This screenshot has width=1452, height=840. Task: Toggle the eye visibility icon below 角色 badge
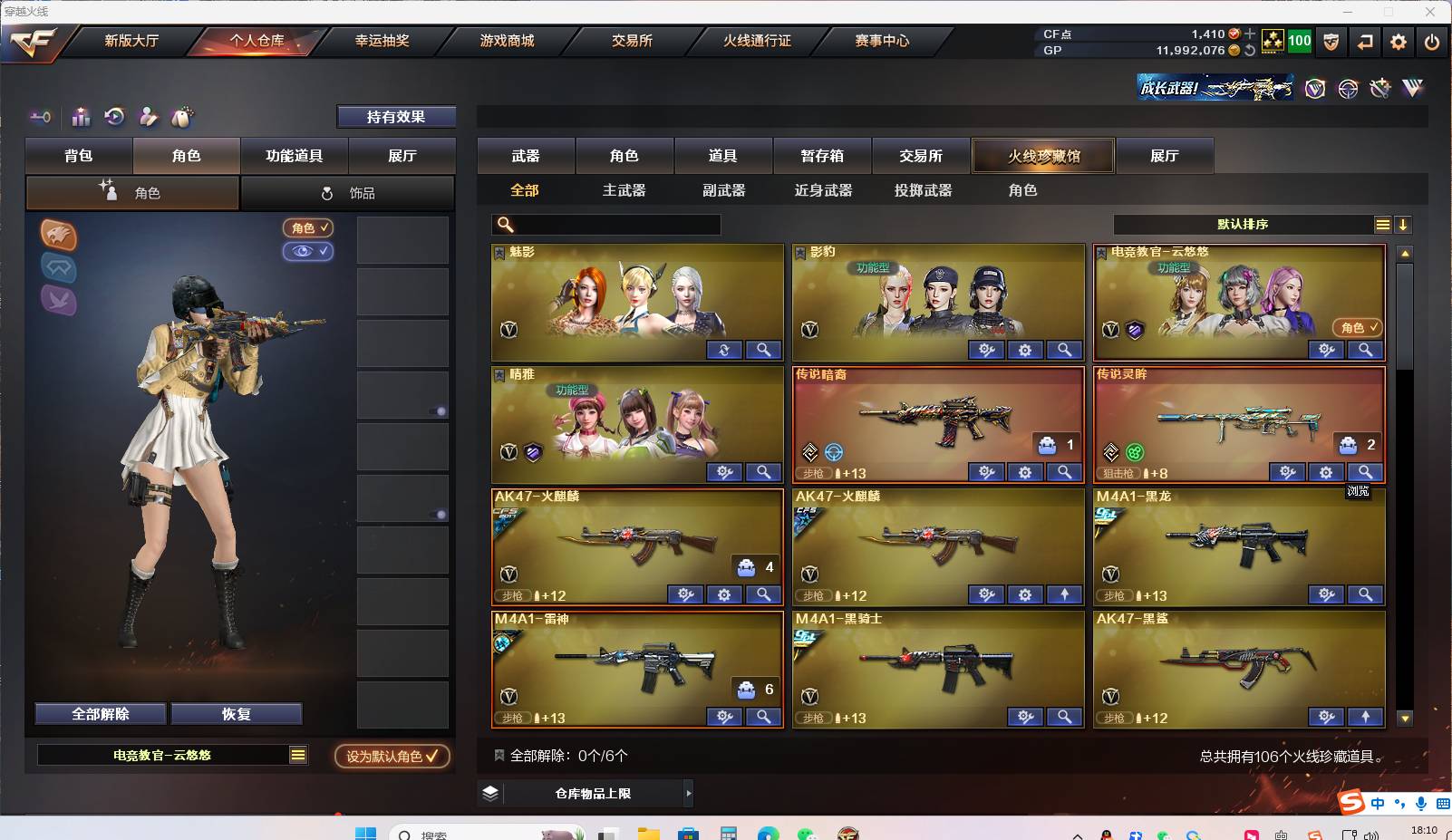(308, 252)
